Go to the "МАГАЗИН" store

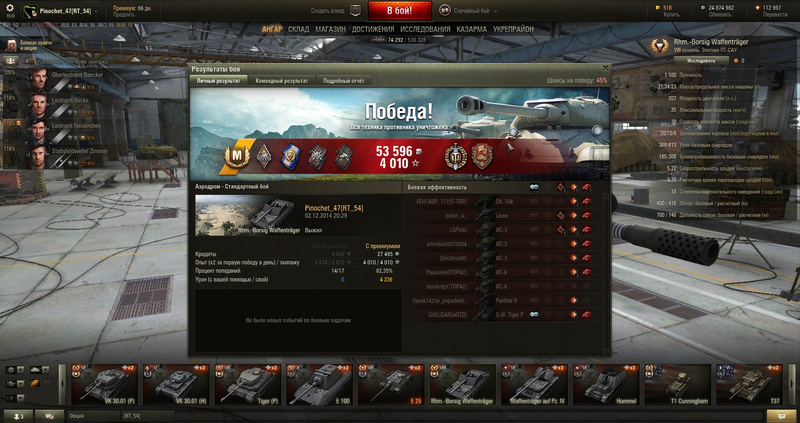pos(330,30)
